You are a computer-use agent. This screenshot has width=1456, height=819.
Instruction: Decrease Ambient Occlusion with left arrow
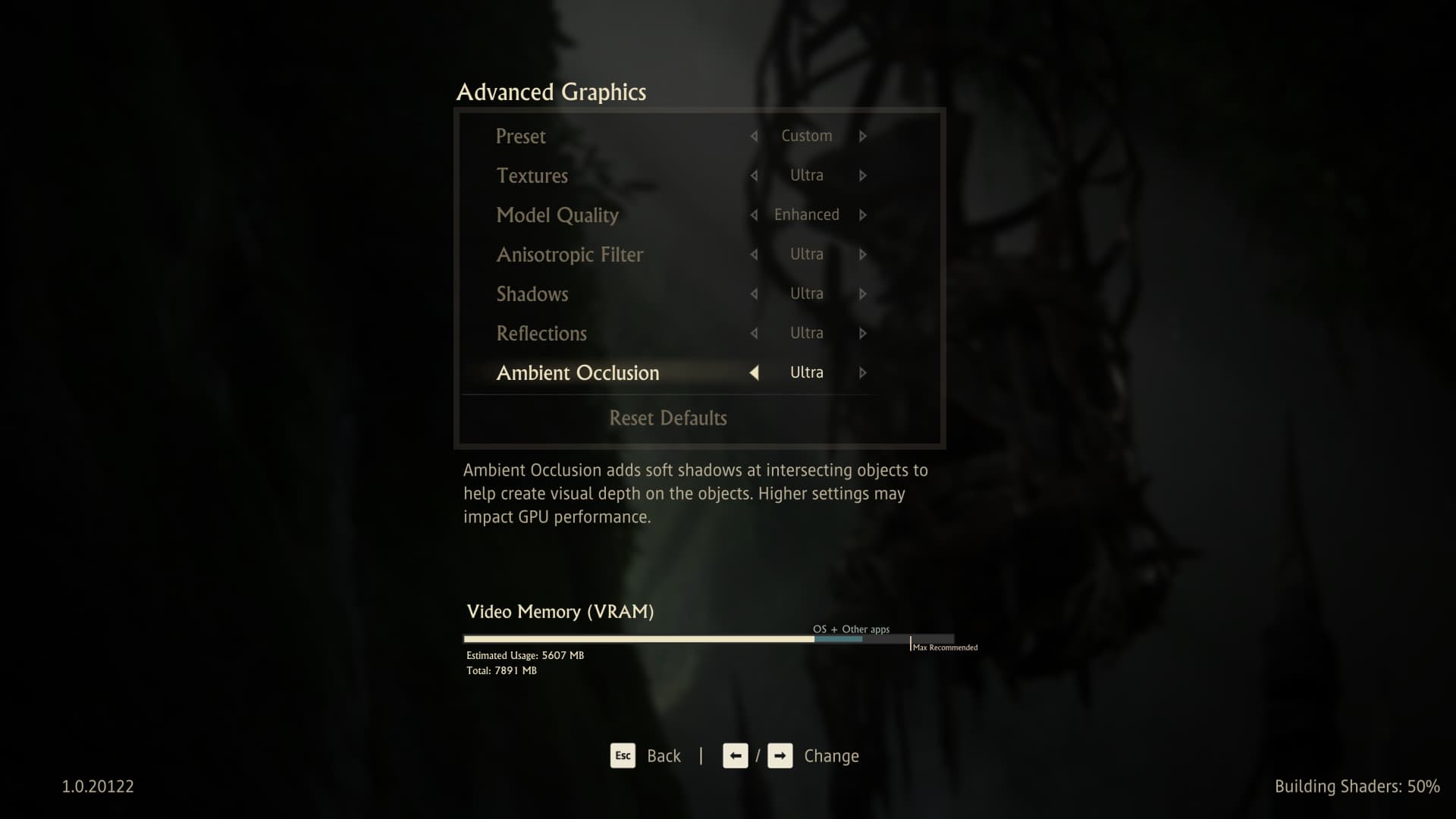click(x=754, y=373)
